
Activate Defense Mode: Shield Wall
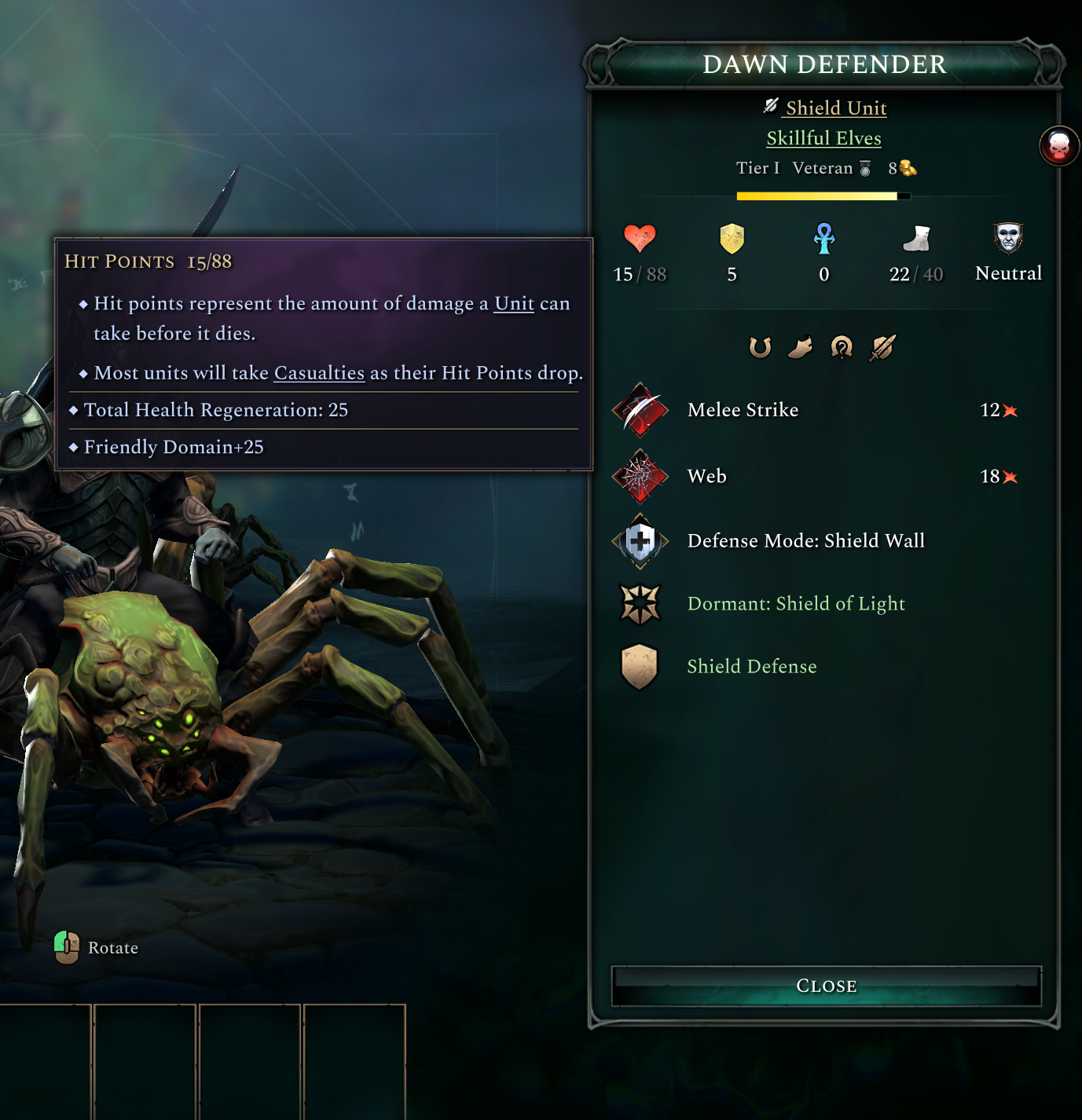(640, 540)
